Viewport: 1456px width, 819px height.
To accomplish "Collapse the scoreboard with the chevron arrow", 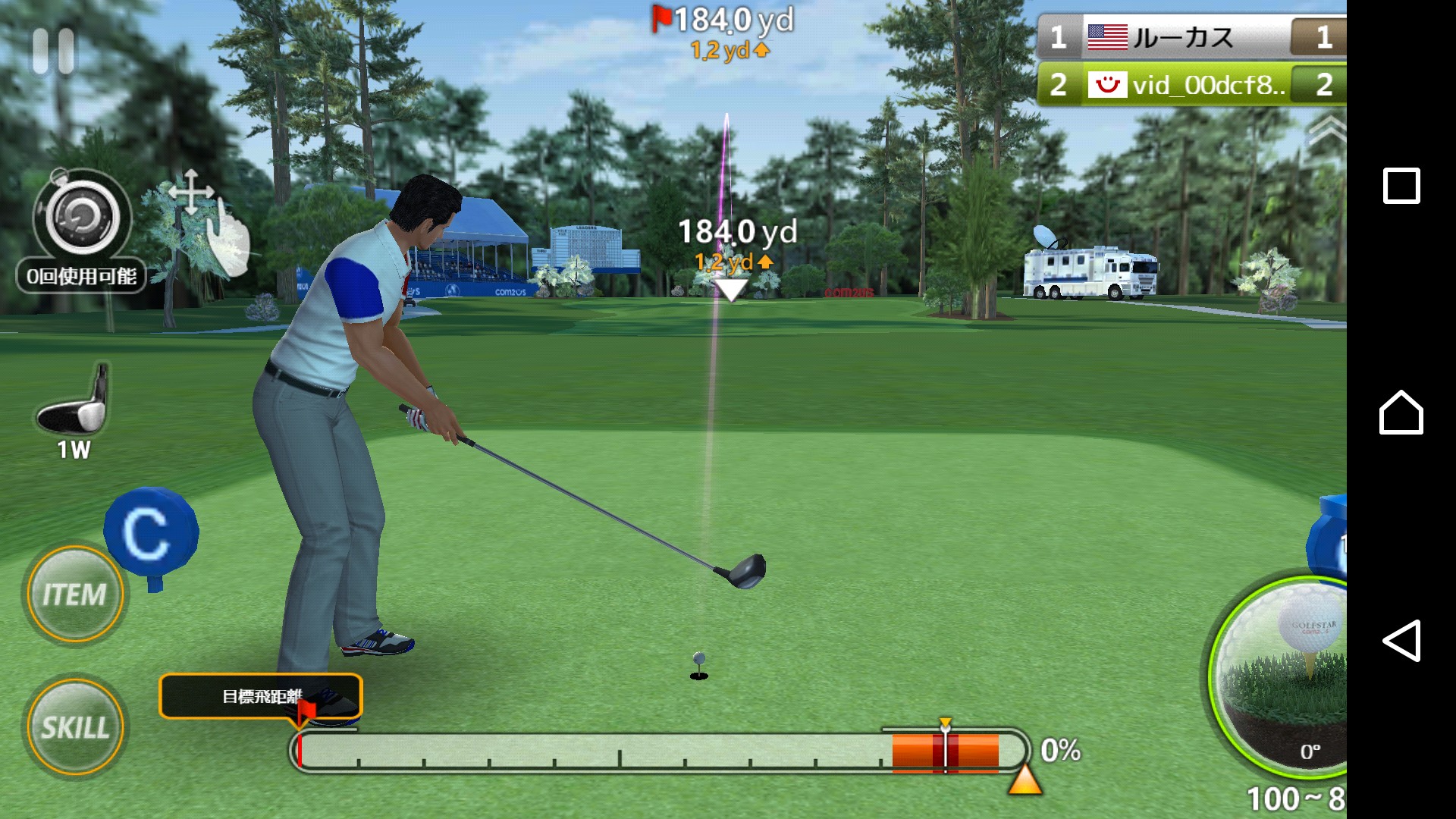I will pos(1326,129).
